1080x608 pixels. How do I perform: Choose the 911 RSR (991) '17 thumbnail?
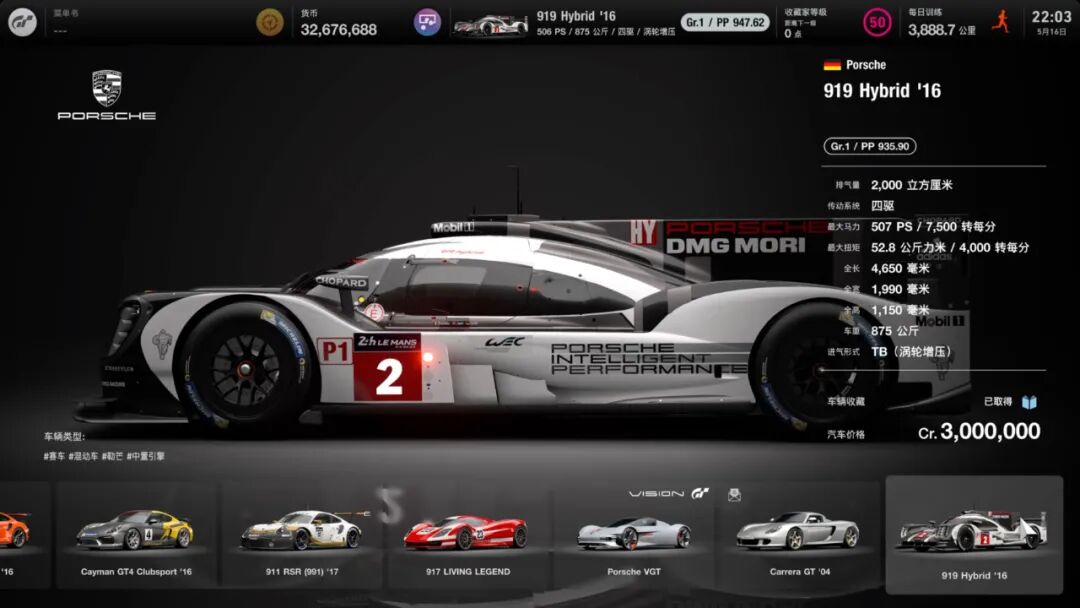coord(300,535)
